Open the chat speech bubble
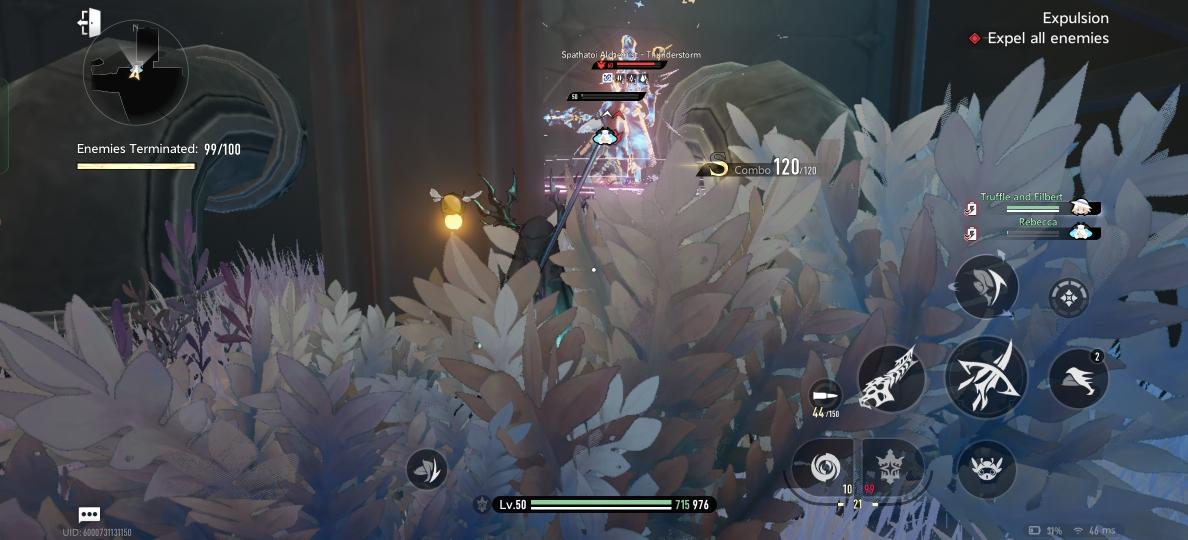The height and width of the screenshot is (540, 1188). tap(89, 515)
